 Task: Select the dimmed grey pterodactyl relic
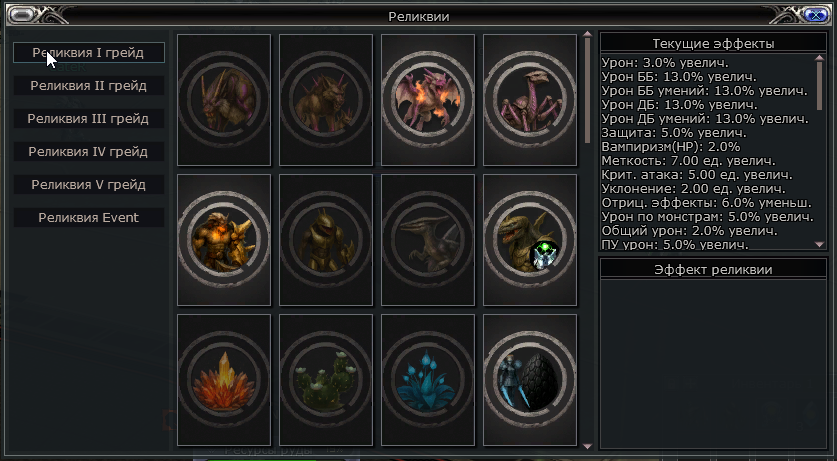click(x=428, y=240)
